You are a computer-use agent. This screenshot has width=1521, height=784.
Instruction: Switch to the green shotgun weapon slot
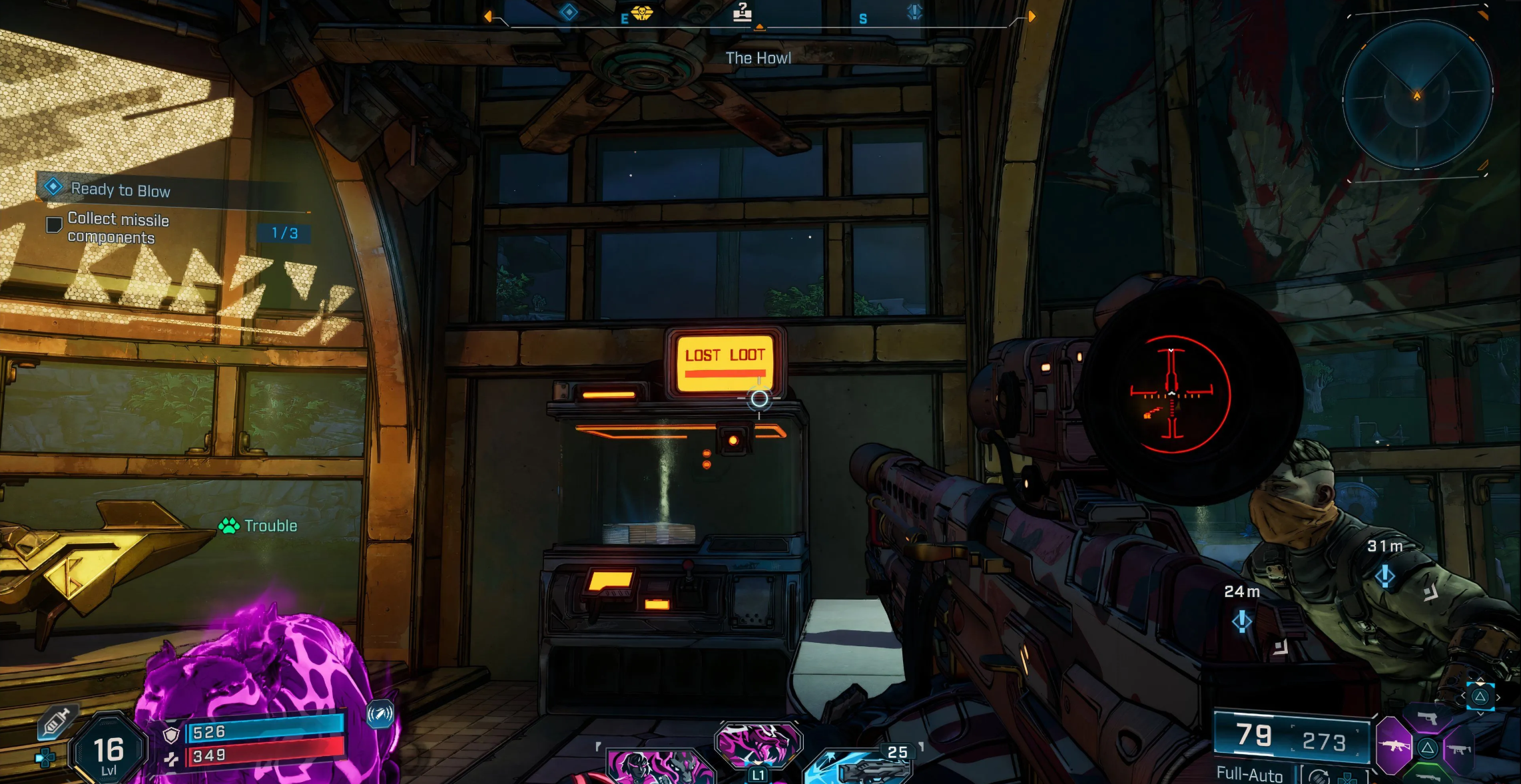[1428, 776]
